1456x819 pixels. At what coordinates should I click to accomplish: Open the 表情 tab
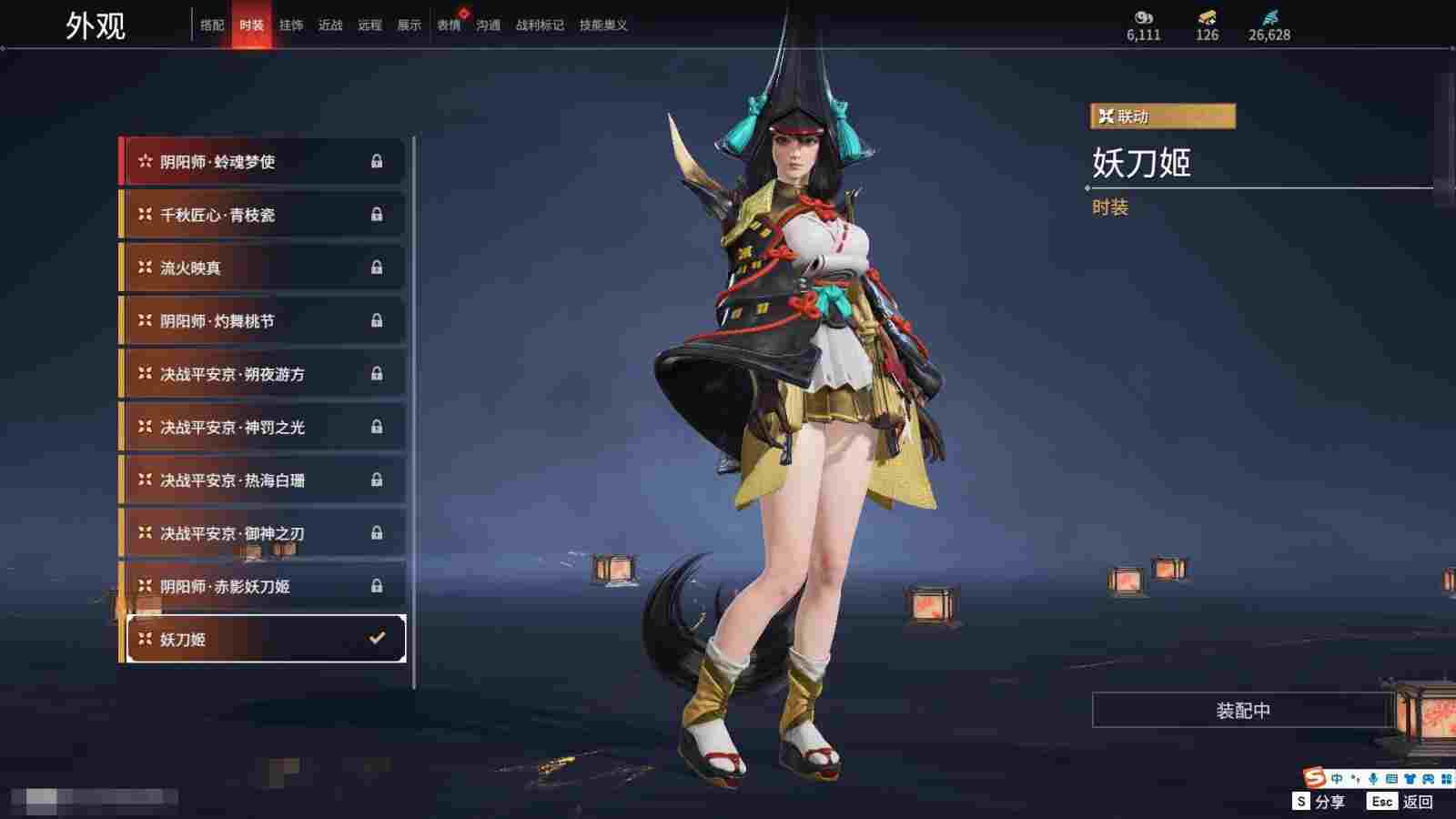click(x=449, y=25)
